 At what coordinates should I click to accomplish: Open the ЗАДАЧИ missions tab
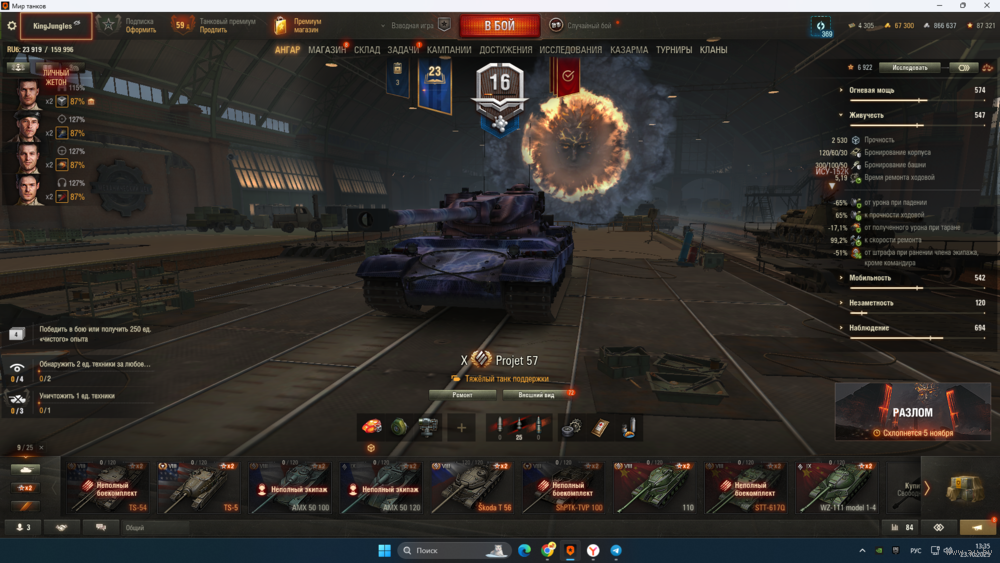click(404, 50)
